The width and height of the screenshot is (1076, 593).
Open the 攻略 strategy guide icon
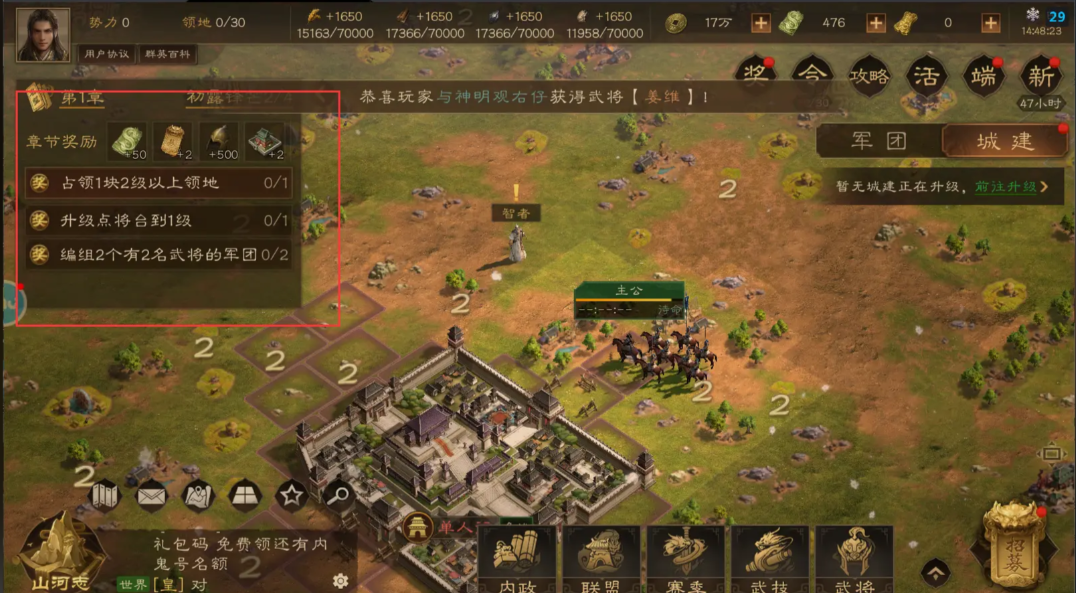[868, 76]
